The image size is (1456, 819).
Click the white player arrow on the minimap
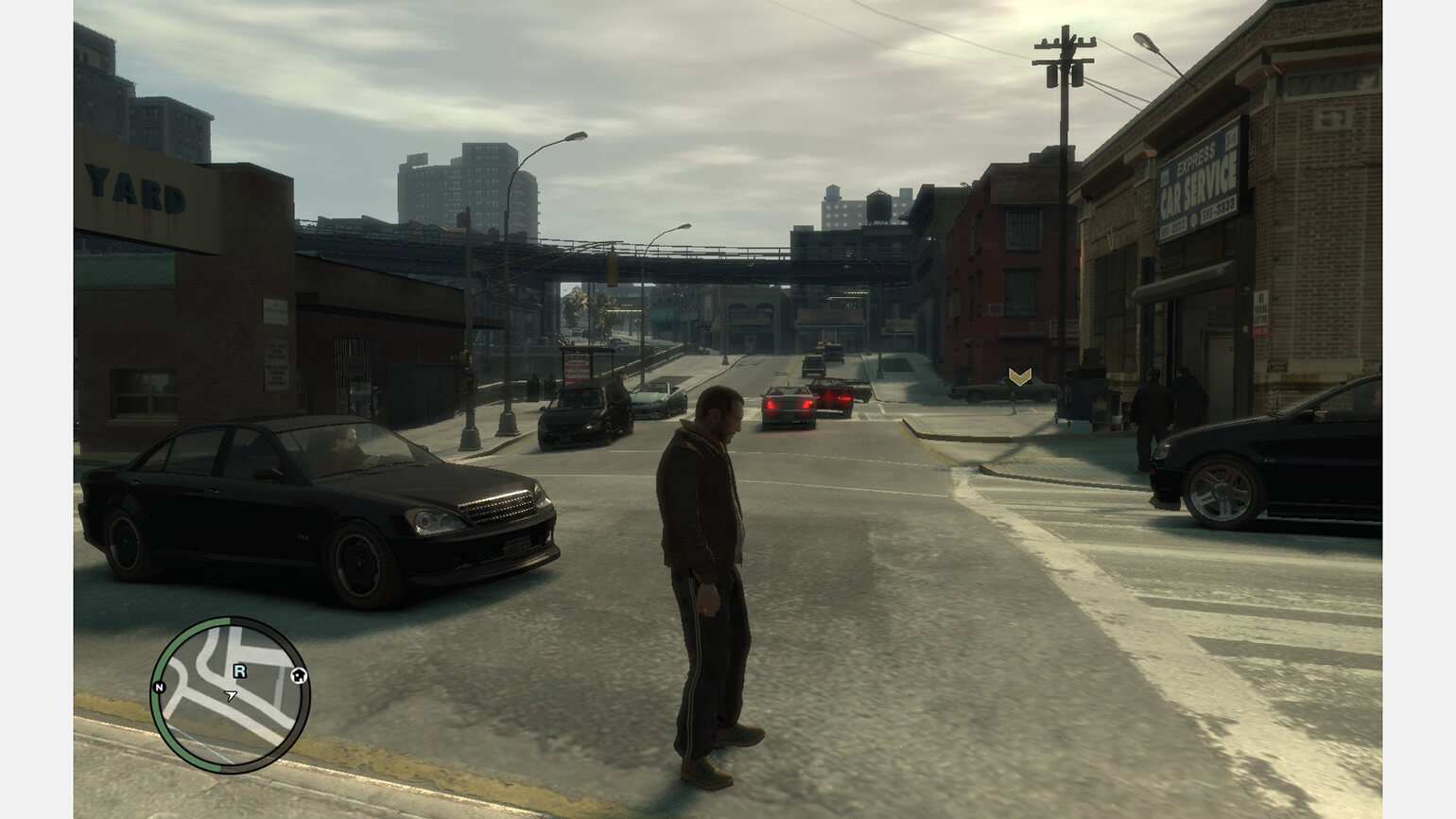pos(231,695)
